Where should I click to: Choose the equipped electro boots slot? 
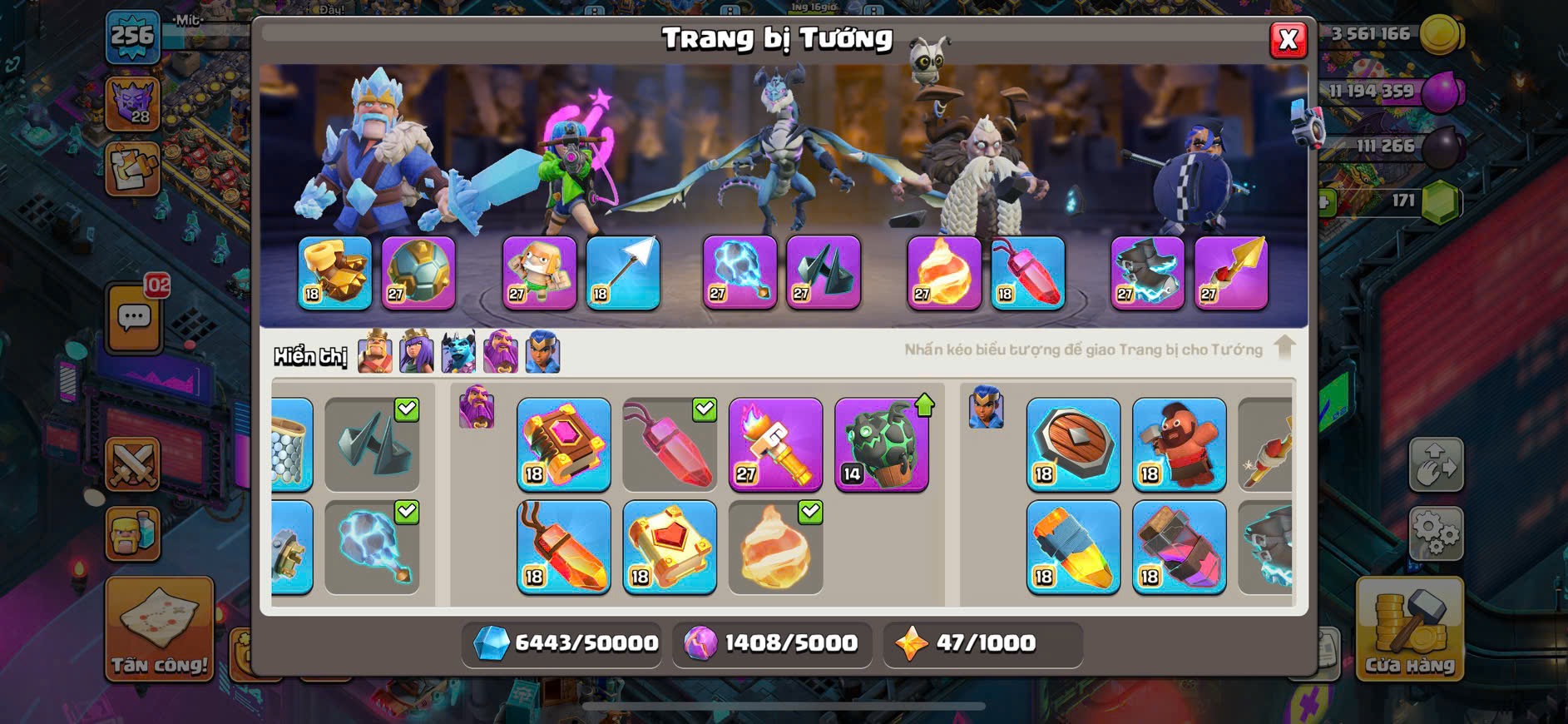pyautogui.click(x=1148, y=273)
